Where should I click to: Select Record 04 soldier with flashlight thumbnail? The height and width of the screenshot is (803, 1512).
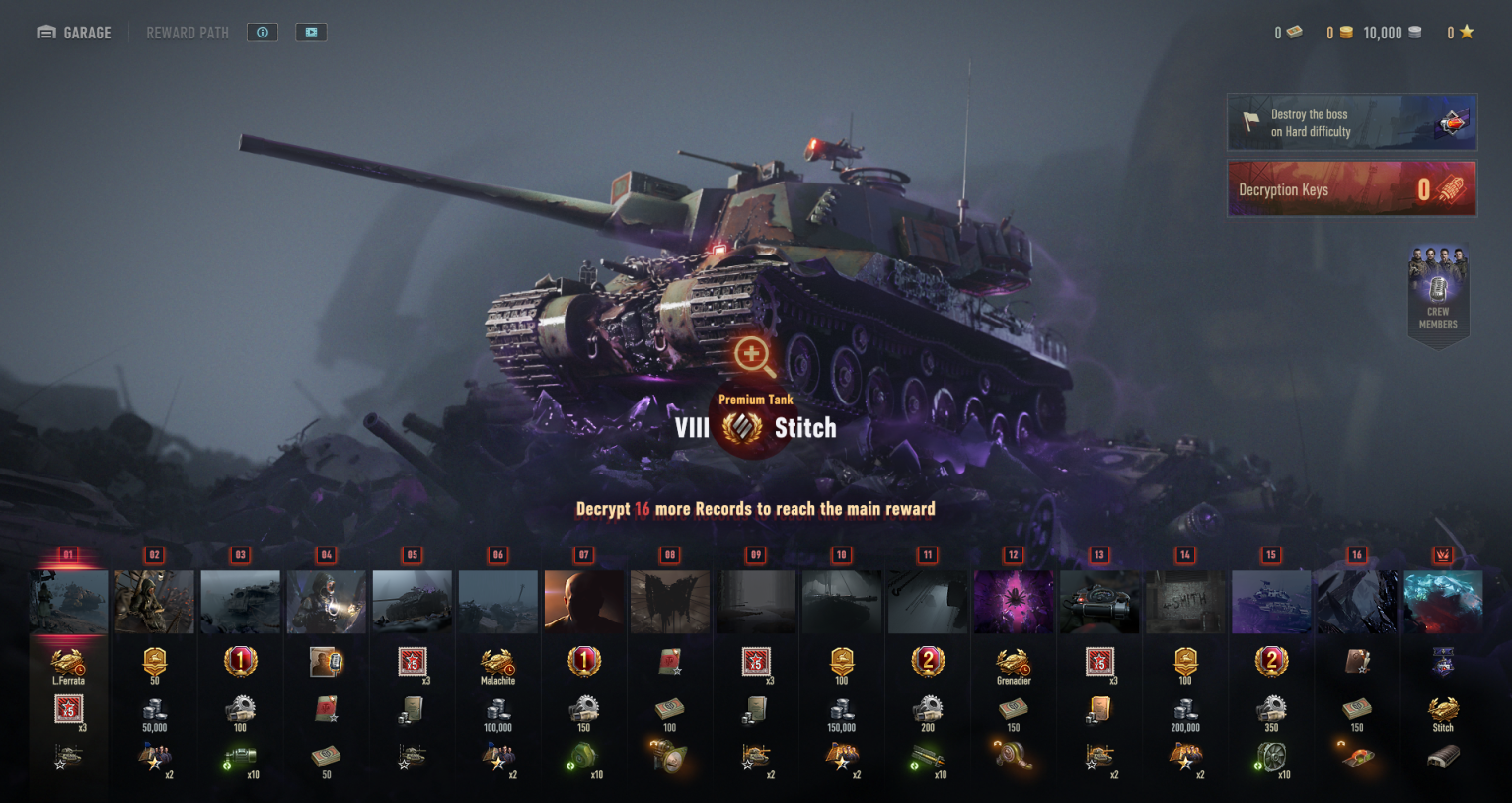coord(327,601)
